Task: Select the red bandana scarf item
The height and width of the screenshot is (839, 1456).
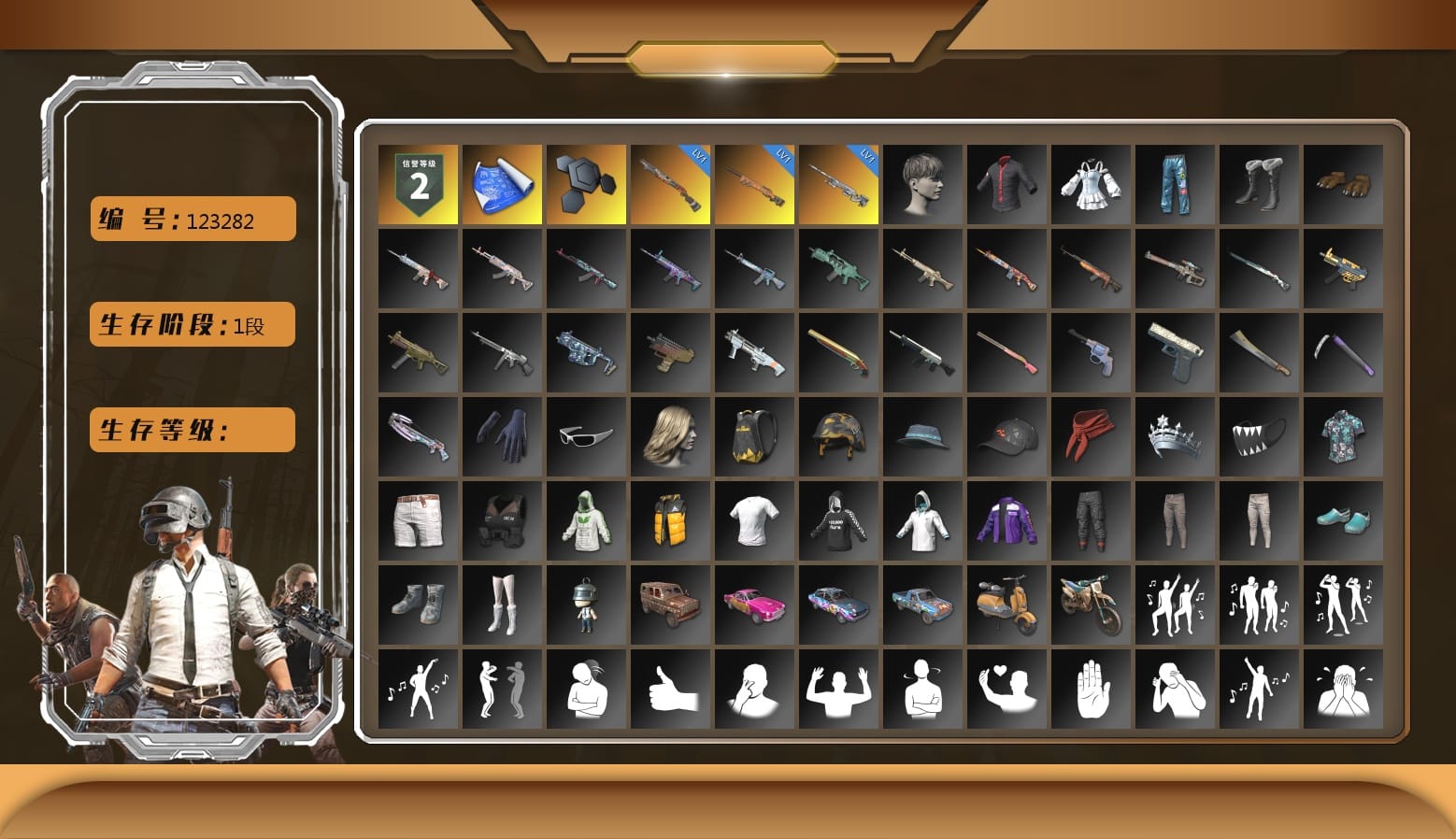Action: pyautogui.click(x=1091, y=436)
